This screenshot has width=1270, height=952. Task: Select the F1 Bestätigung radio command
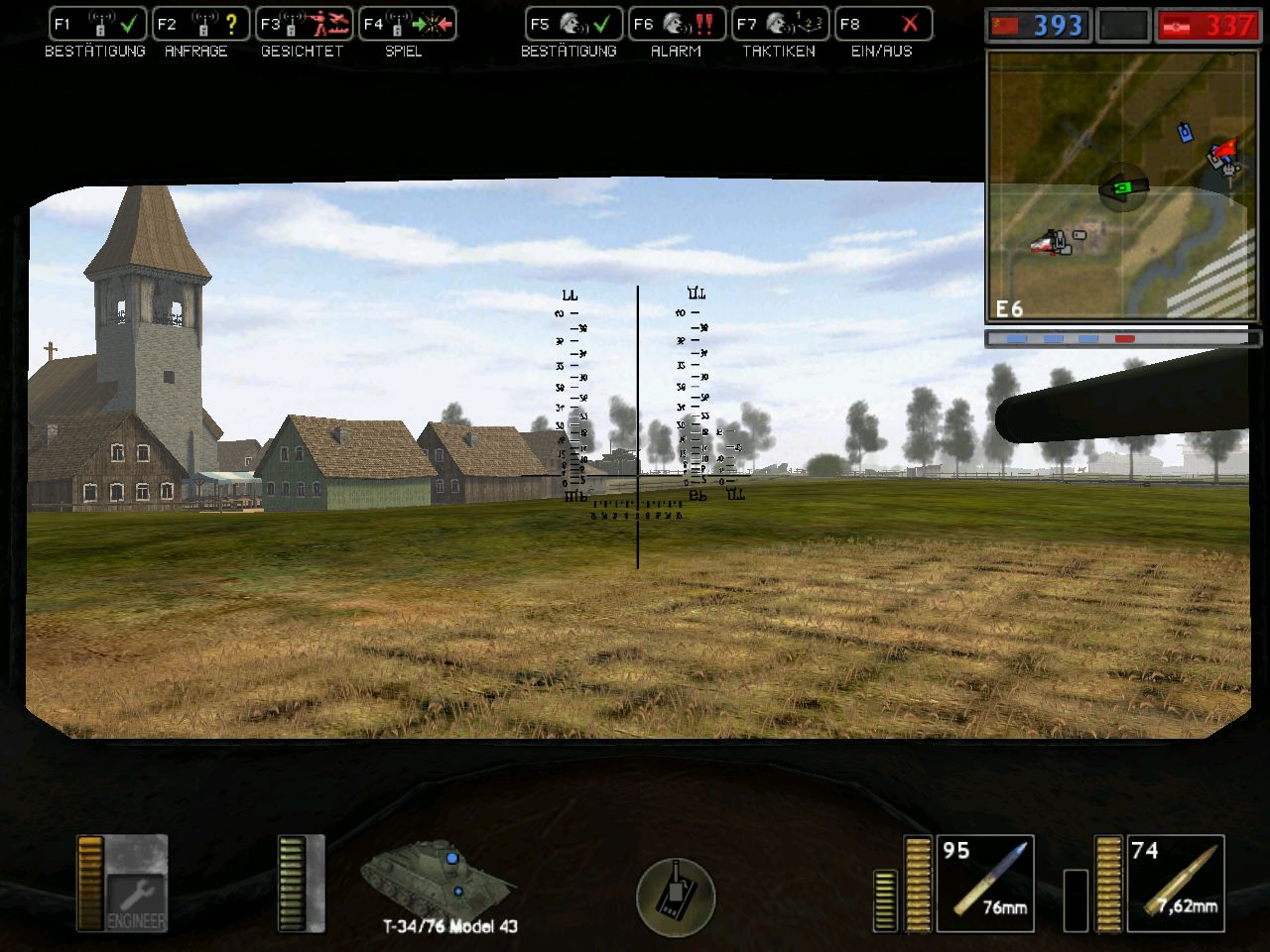(x=97, y=25)
